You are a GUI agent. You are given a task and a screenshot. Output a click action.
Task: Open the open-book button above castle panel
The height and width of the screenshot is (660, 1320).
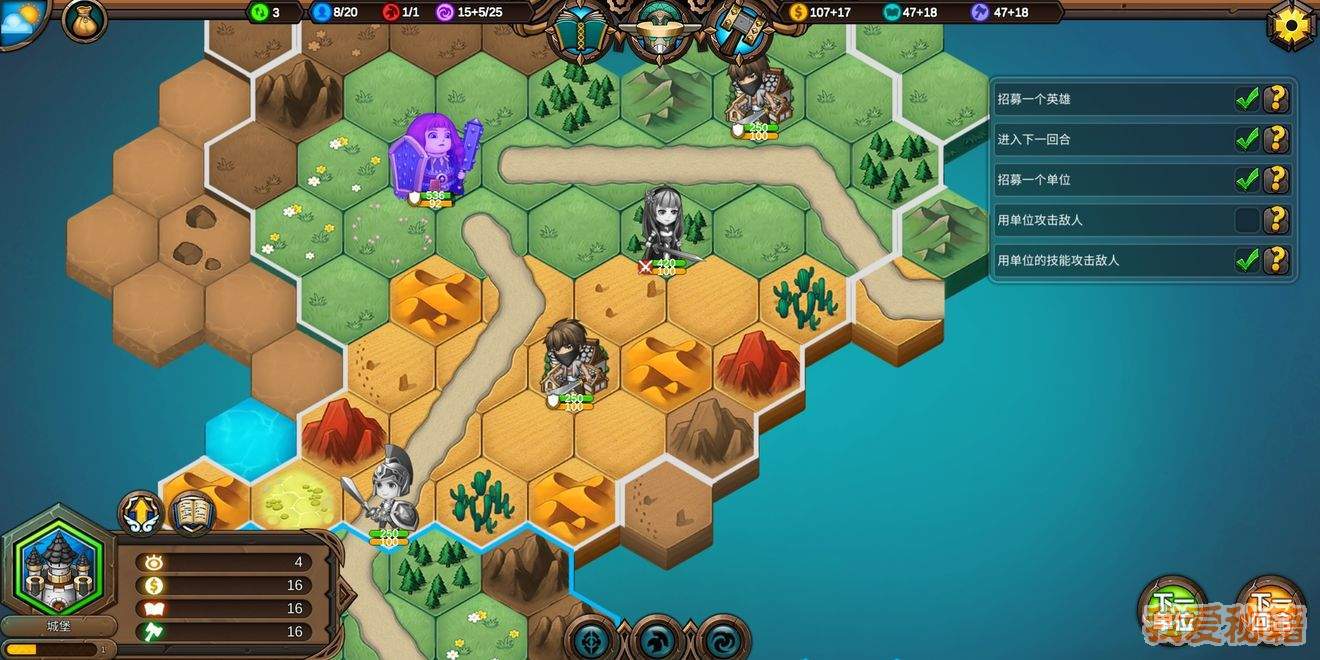[x=192, y=514]
